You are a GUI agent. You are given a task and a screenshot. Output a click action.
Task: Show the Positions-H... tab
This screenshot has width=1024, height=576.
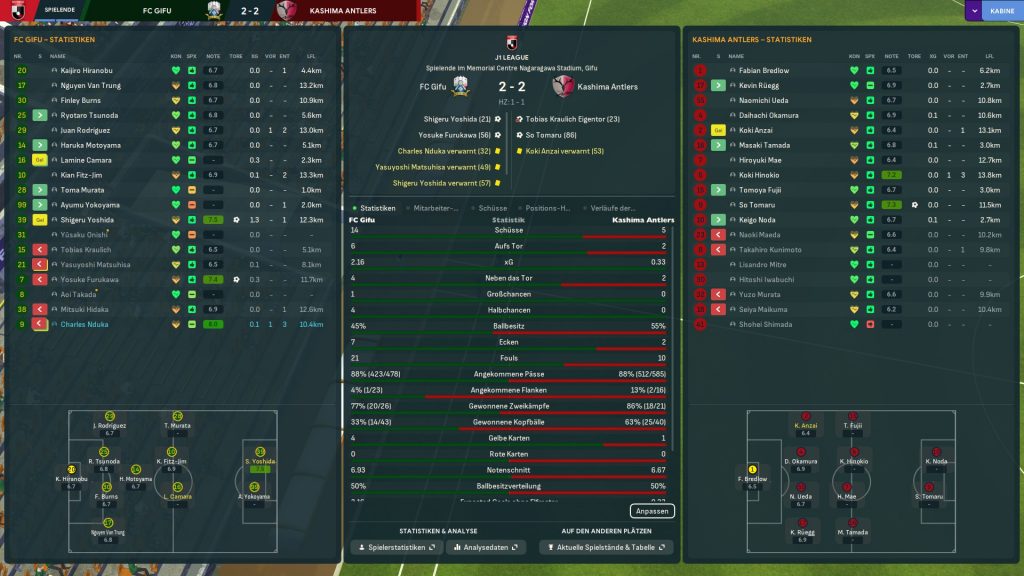click(x=548, y=208)
